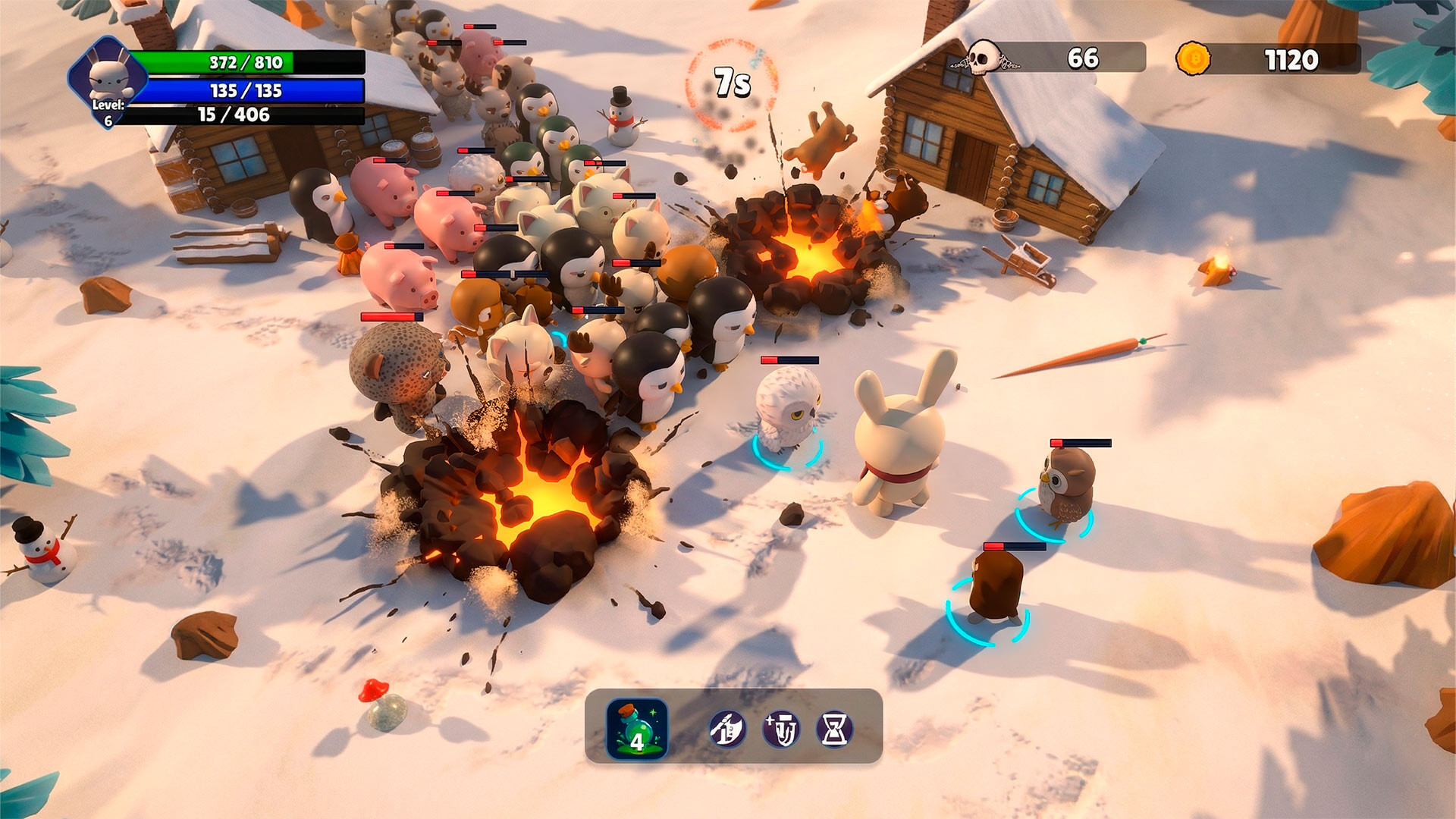The image size is (1456, 819).
Task: Activate the axe ability icon
Action: pyautogui.click(x=727, y=730)
